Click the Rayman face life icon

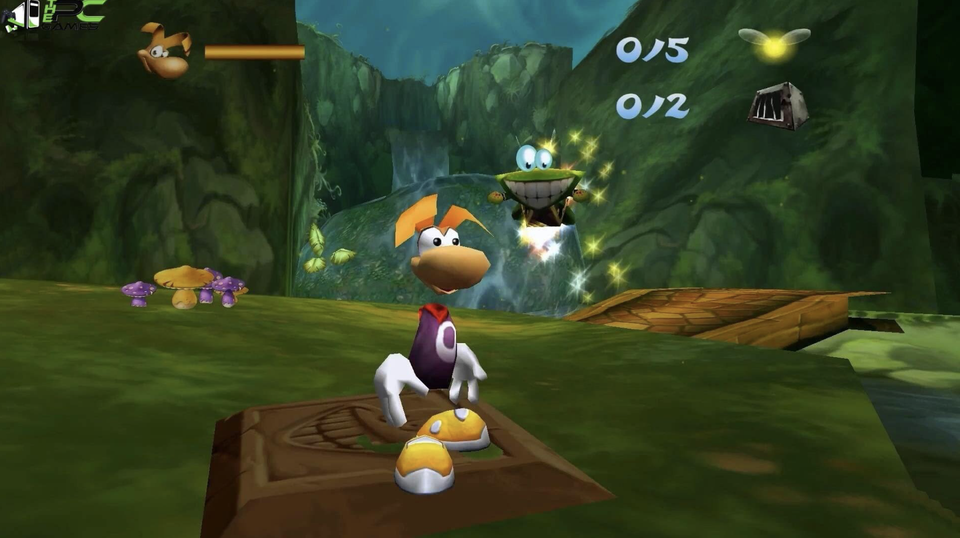coord(165,51)
